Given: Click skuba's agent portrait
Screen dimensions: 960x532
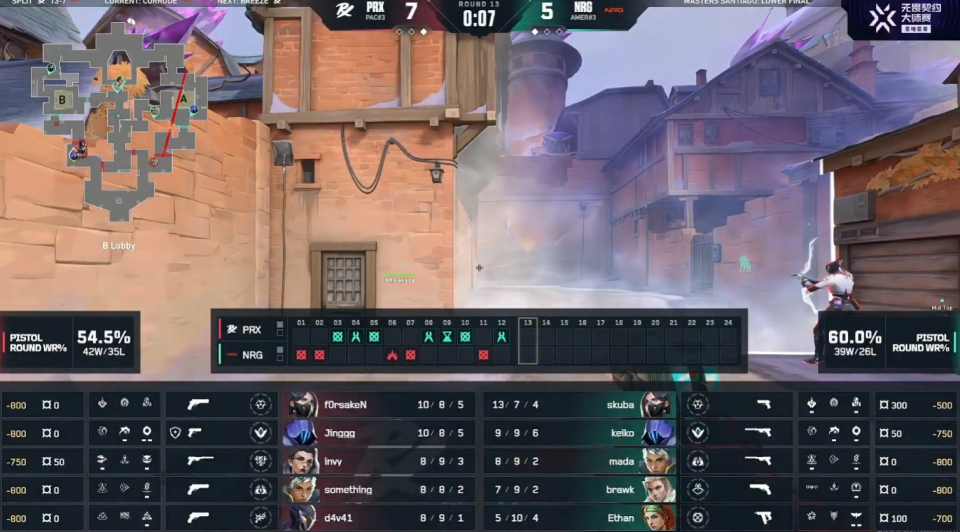Looking at the screenshot, I should 656,405.
